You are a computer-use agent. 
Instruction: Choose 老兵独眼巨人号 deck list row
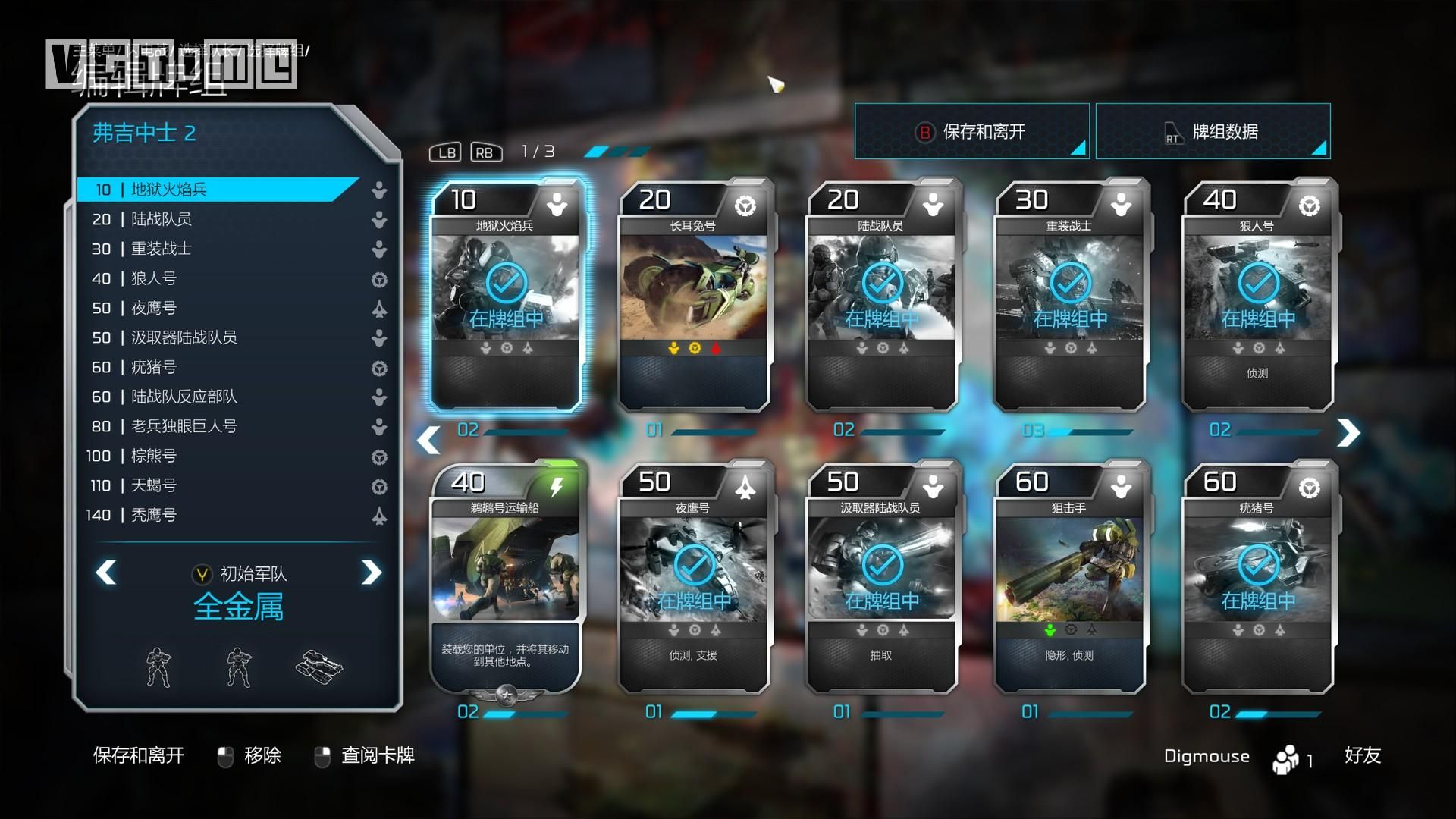[227, 426]
